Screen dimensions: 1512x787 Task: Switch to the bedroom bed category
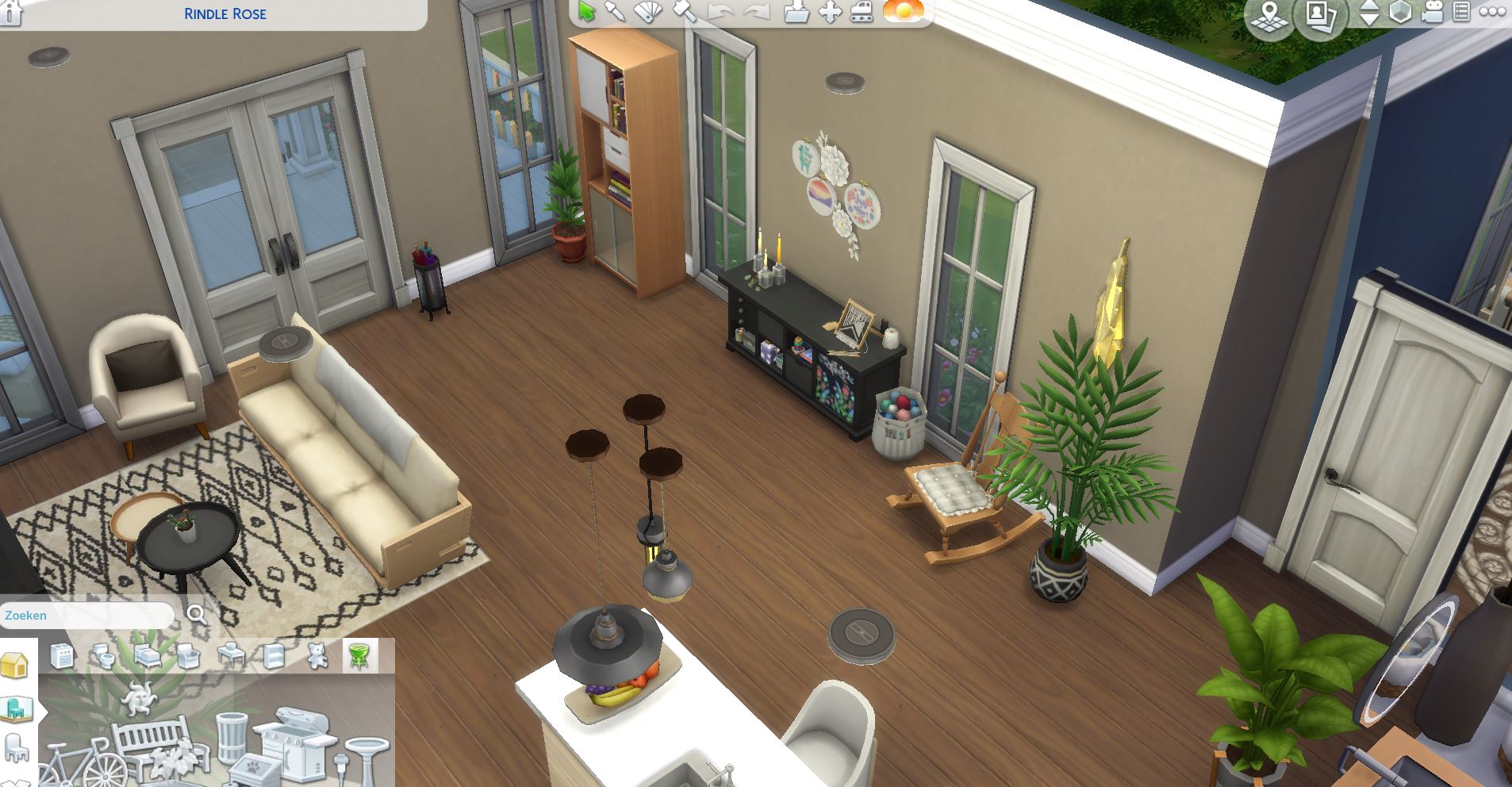pos(147,656)
